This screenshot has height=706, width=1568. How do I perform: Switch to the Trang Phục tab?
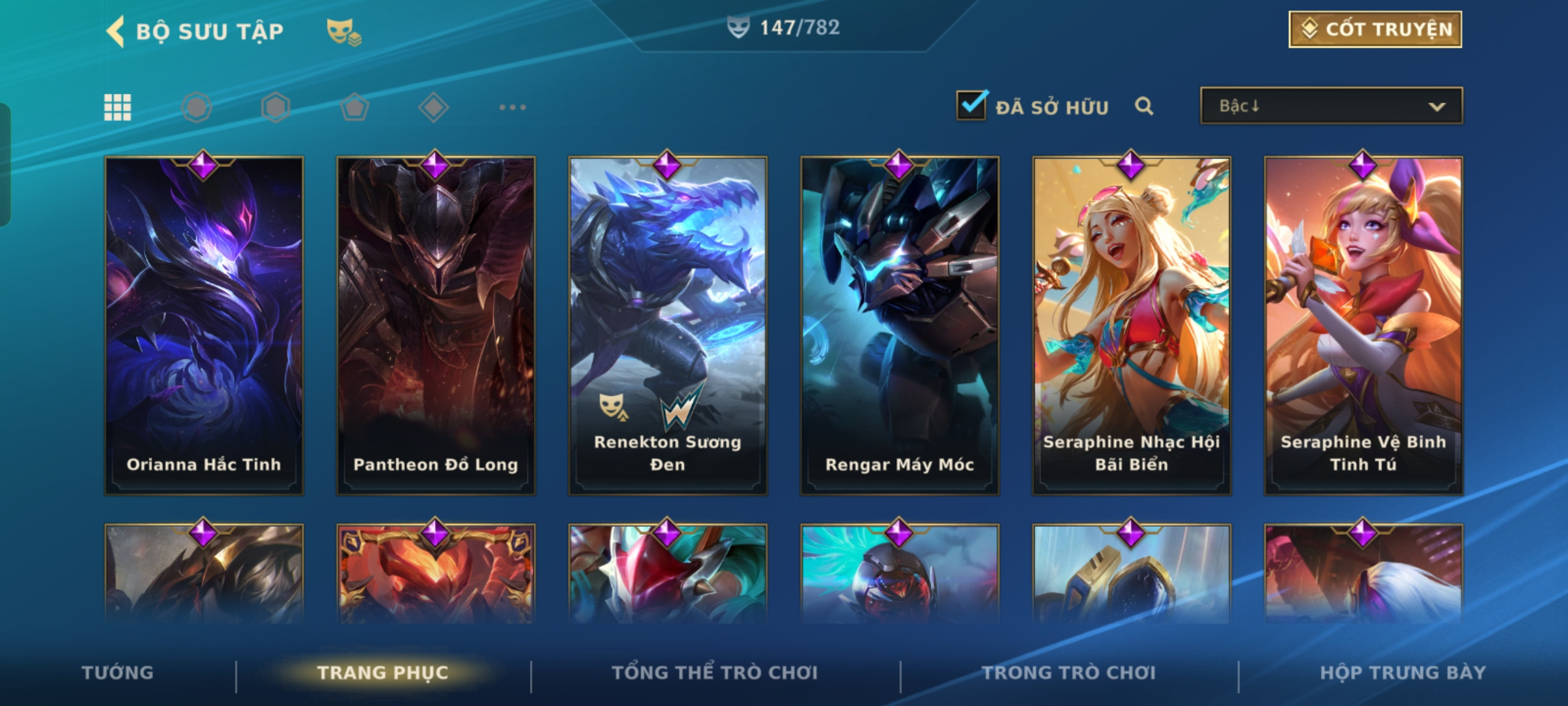(x=383, y=673)
